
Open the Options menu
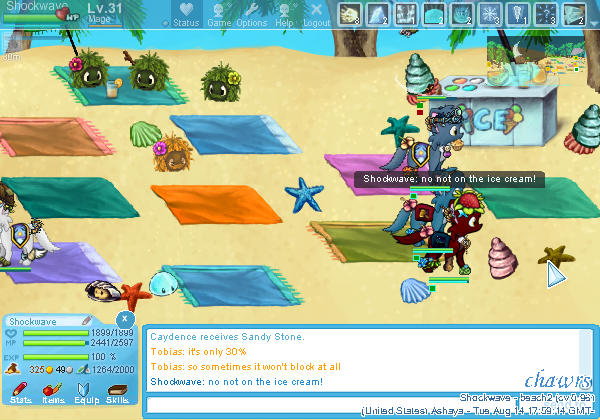[251, 15]
